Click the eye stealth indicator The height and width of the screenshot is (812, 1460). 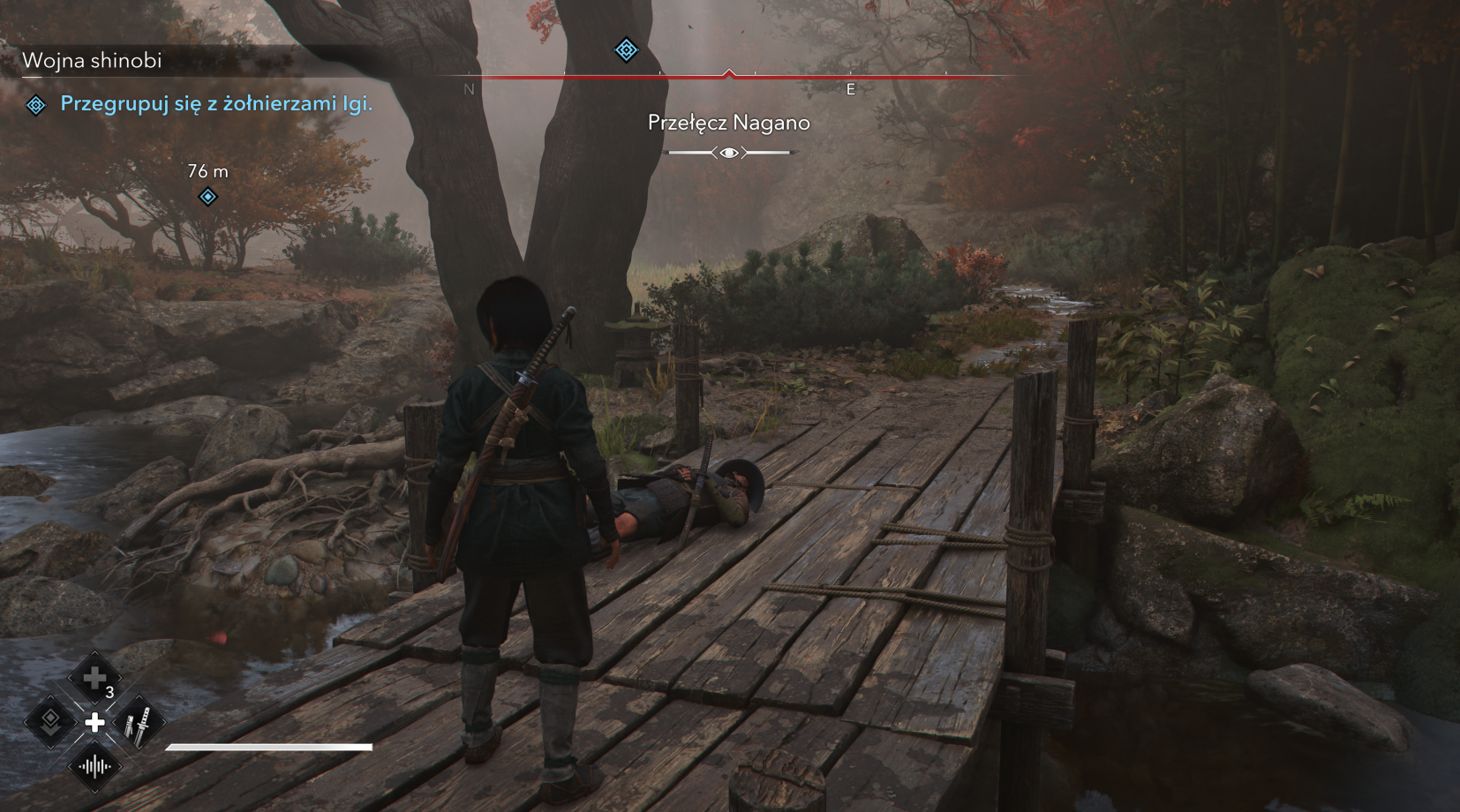(729, 153)
